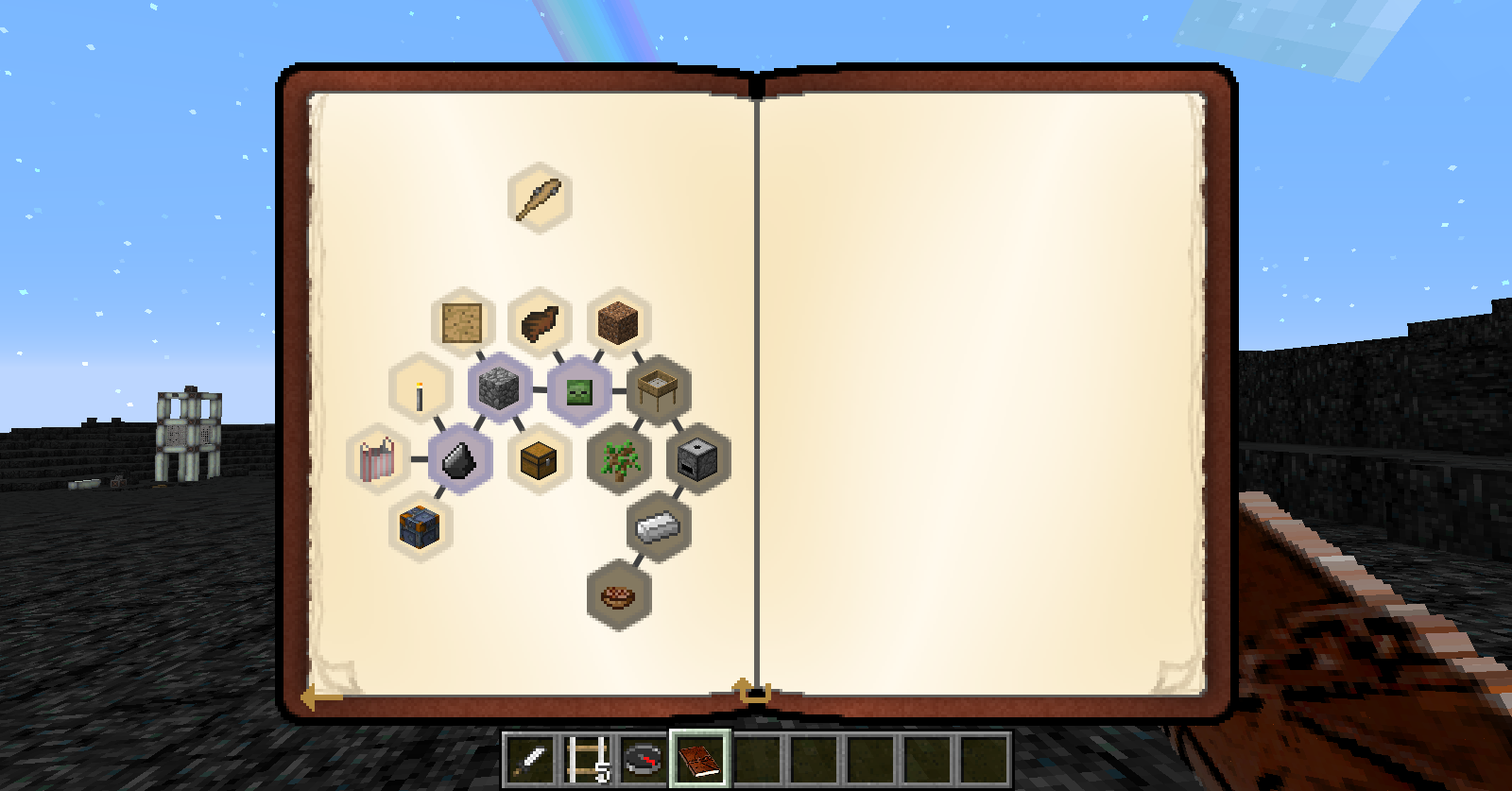
Task: Click the cobblestone advancement node
Action: (498, 390)
